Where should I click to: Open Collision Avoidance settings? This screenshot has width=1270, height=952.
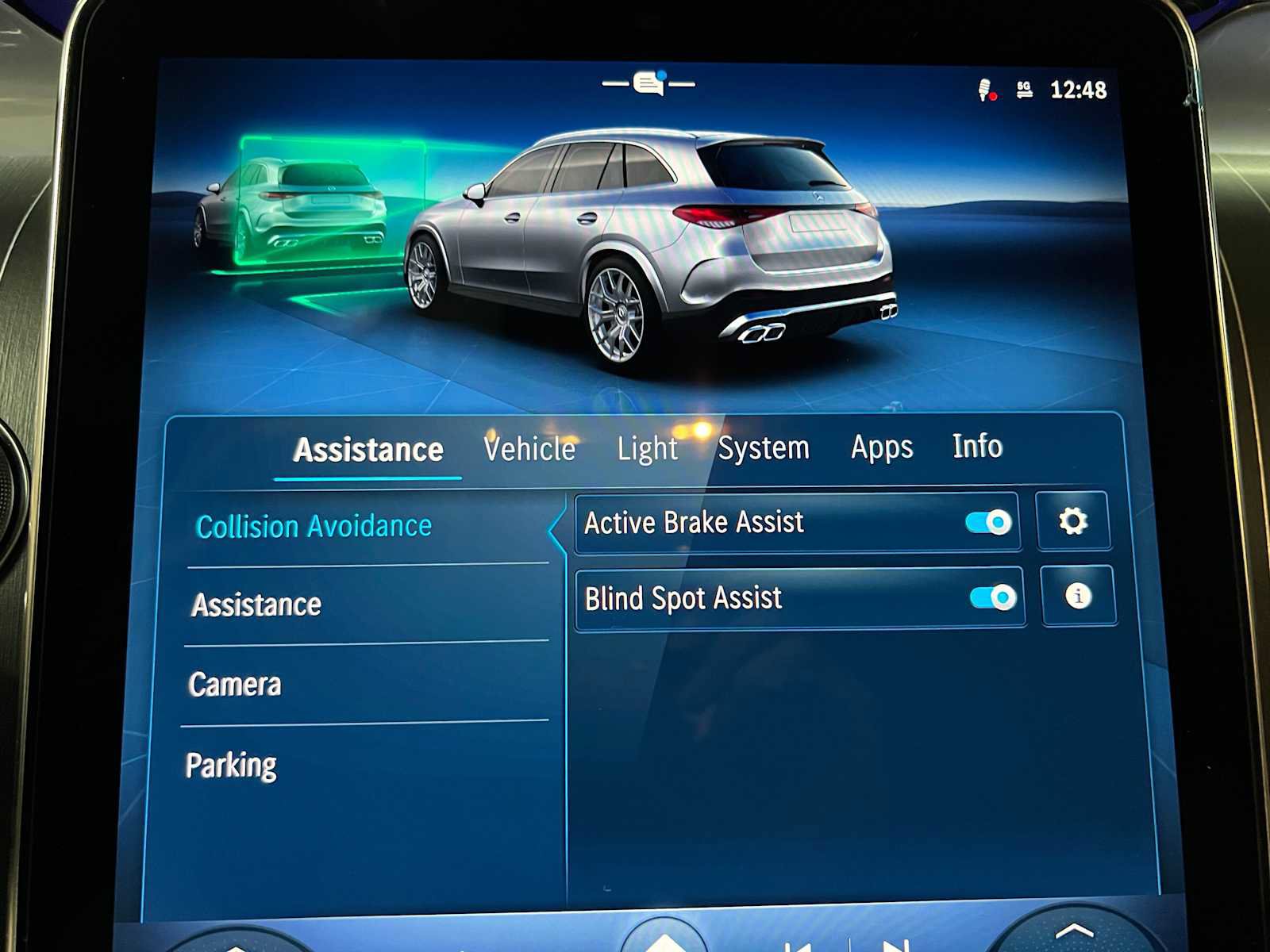[x=315, y=525]
